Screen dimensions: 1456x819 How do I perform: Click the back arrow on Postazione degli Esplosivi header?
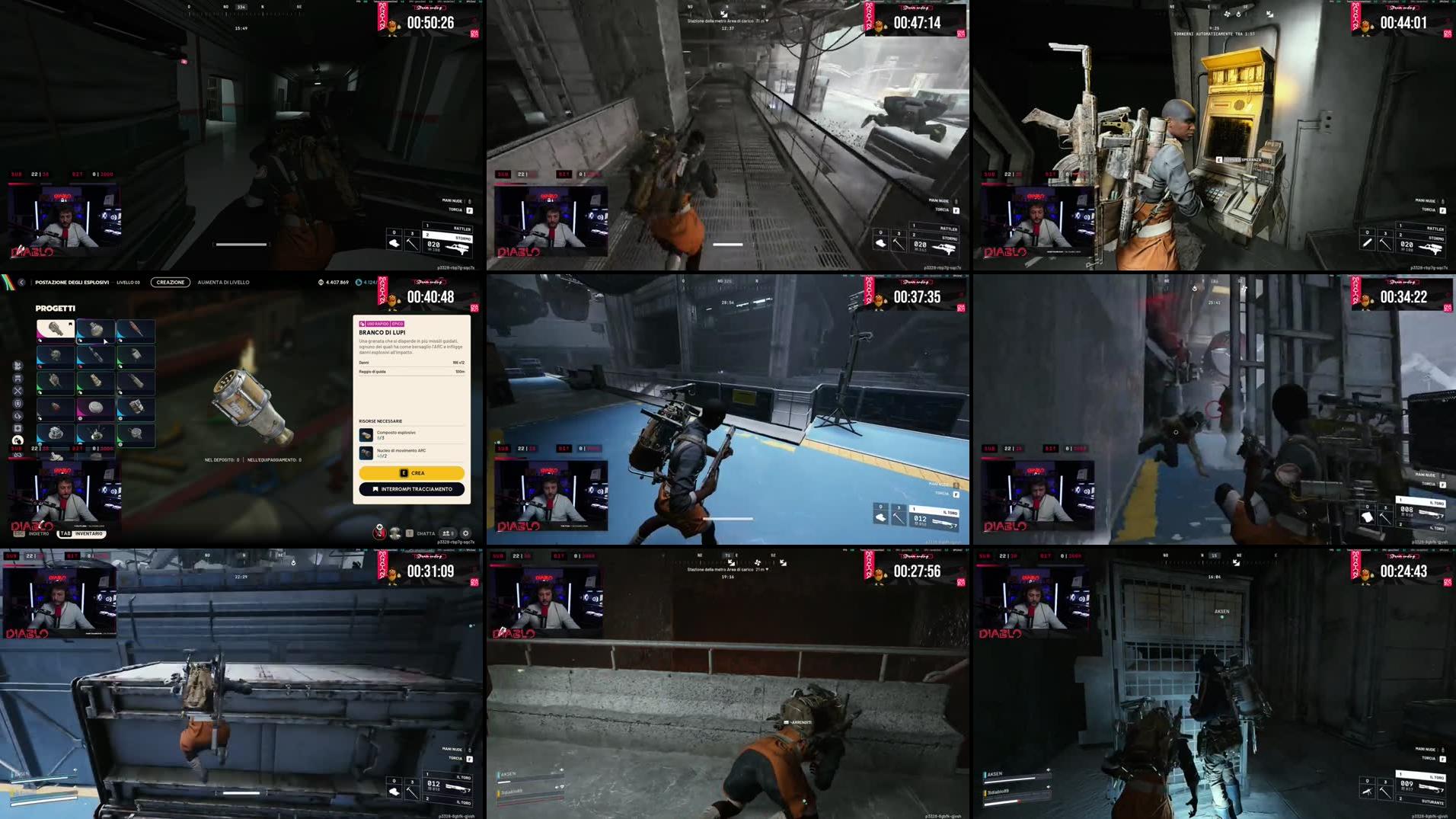tap(21, 282)
